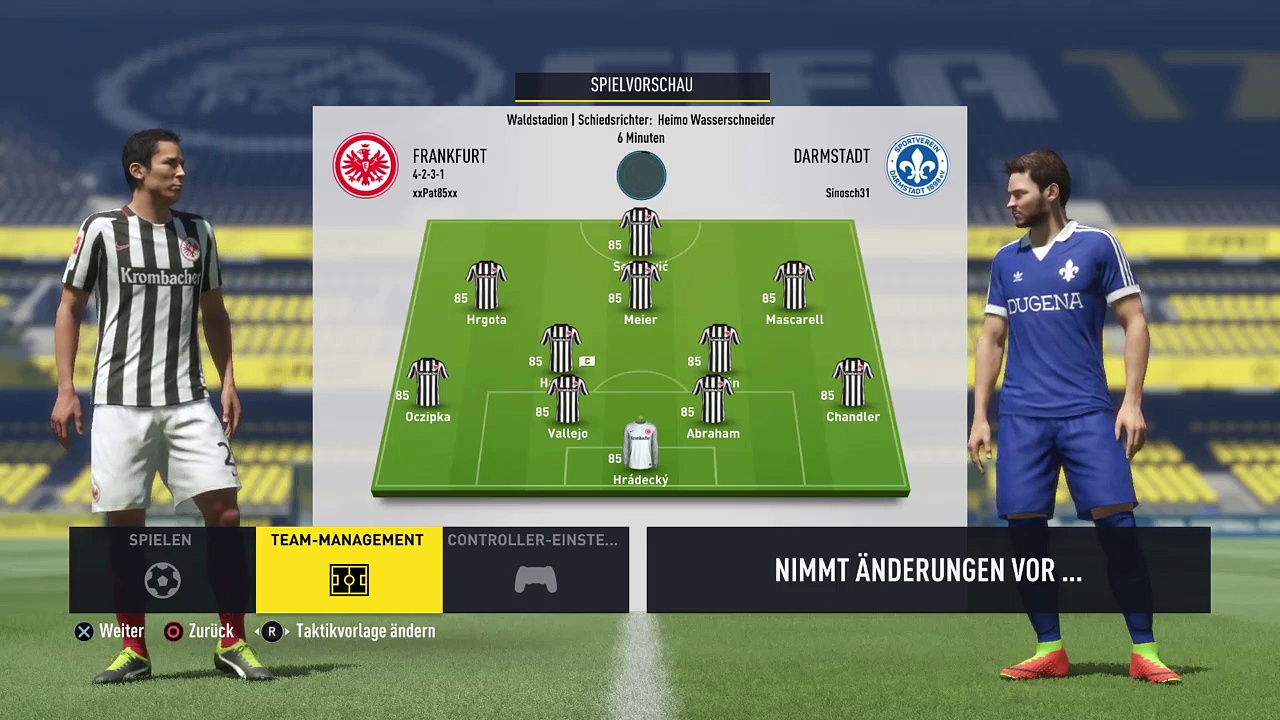Click the Darmstadt club crest
The height and width of the screenshot is (720, 1280).
916,166
